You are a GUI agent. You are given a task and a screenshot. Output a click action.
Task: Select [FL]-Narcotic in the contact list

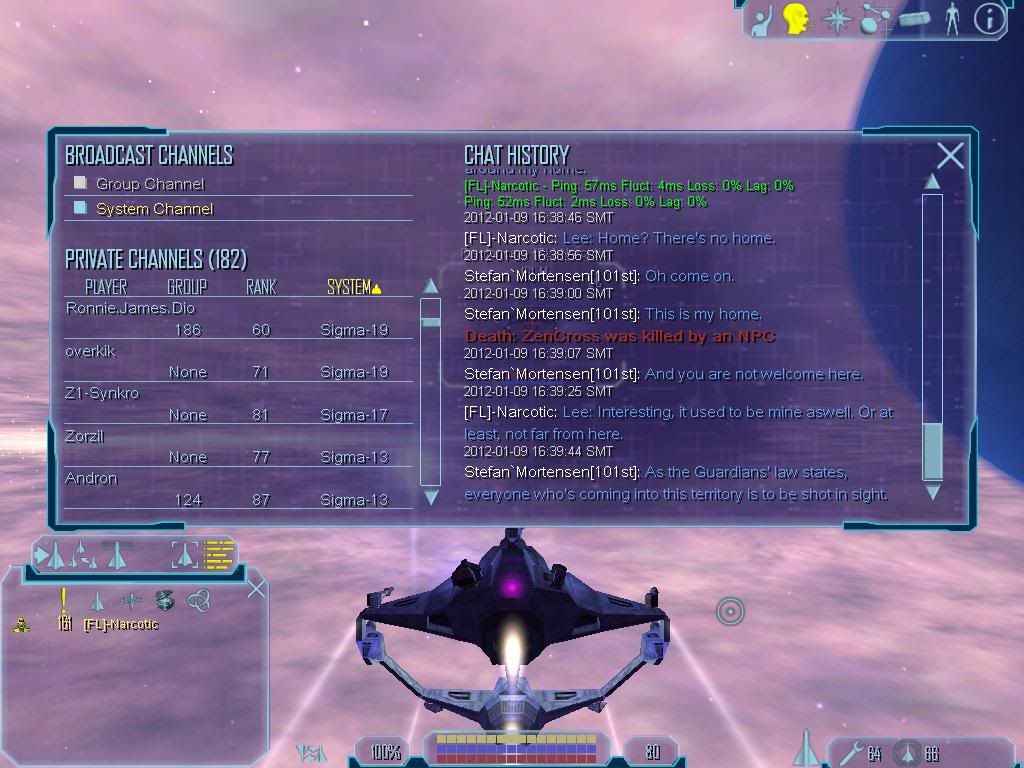[x=121, y=625]
